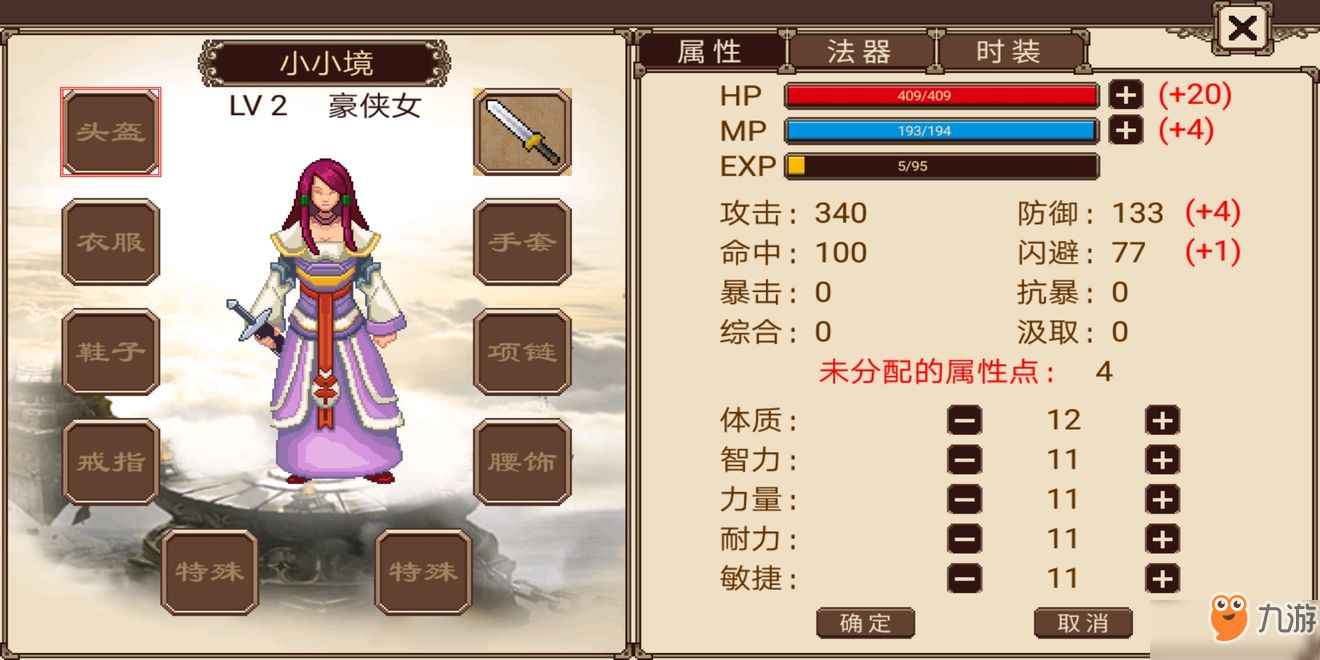
Task: Open the 手套 gloves slot
Action: 521,242
